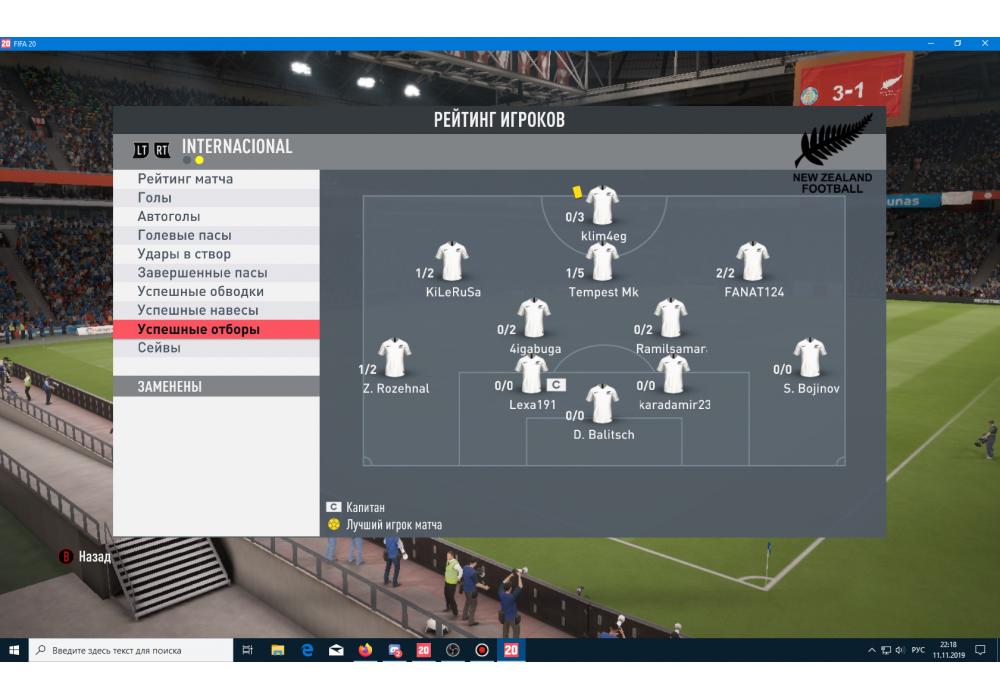Select FANAT124's shirt icon
This screenshot has height=700, width=1000.
pyautogui.click(x=753, y=262)
